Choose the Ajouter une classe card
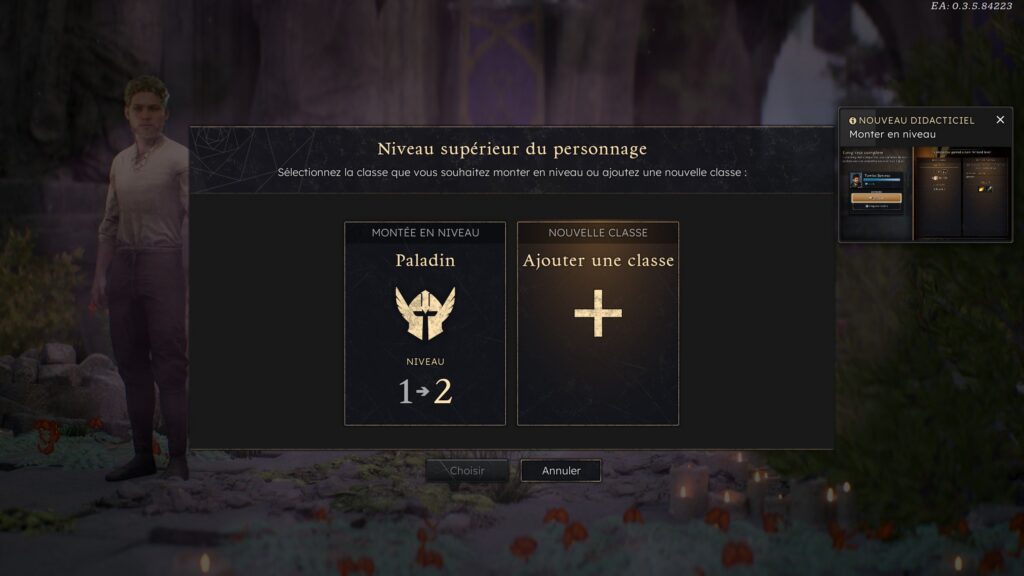Screen dimensions: 1024x576 [x=598, y=323]
